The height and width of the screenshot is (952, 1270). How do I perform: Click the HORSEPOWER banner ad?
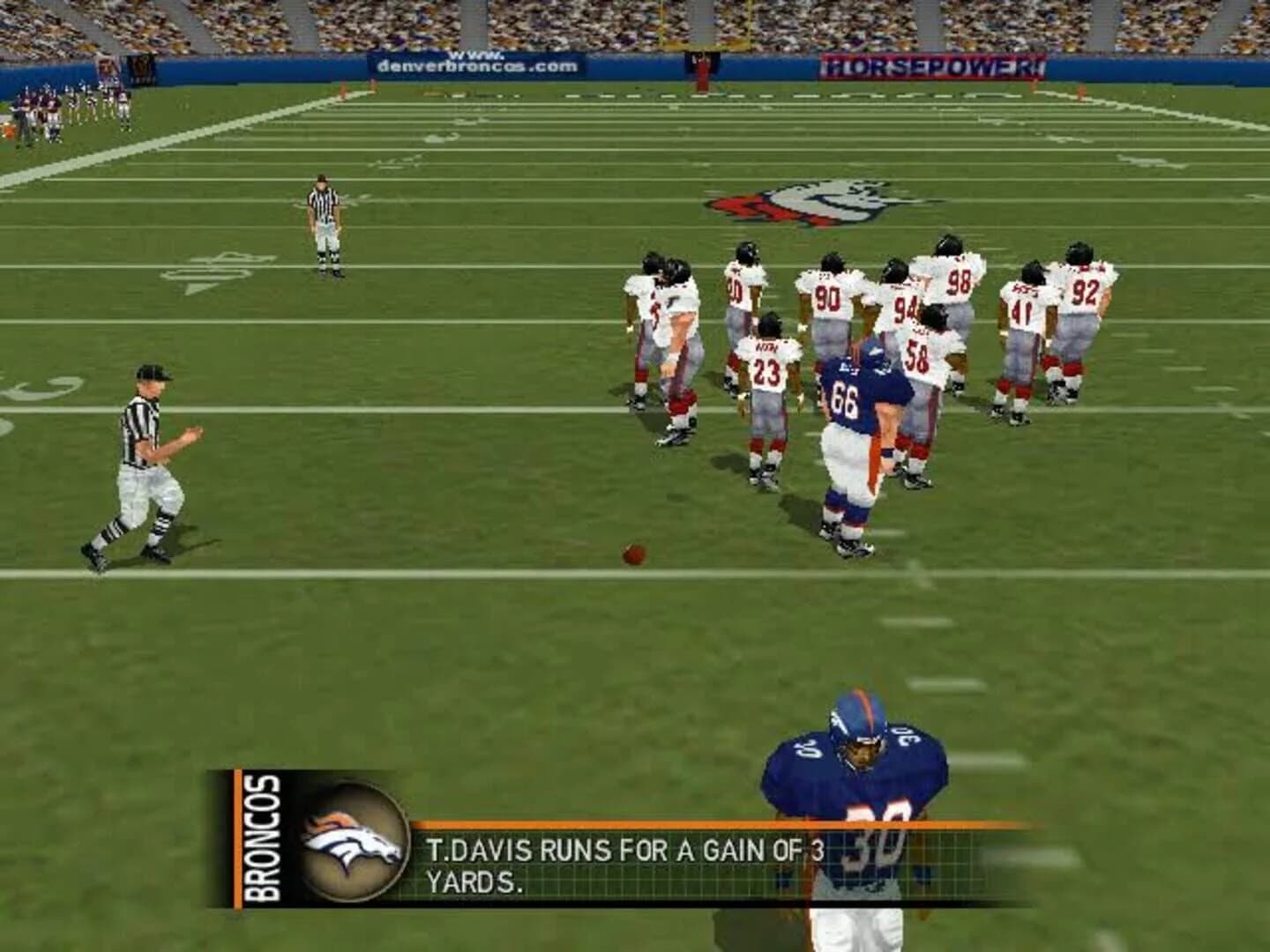point(930,65)
